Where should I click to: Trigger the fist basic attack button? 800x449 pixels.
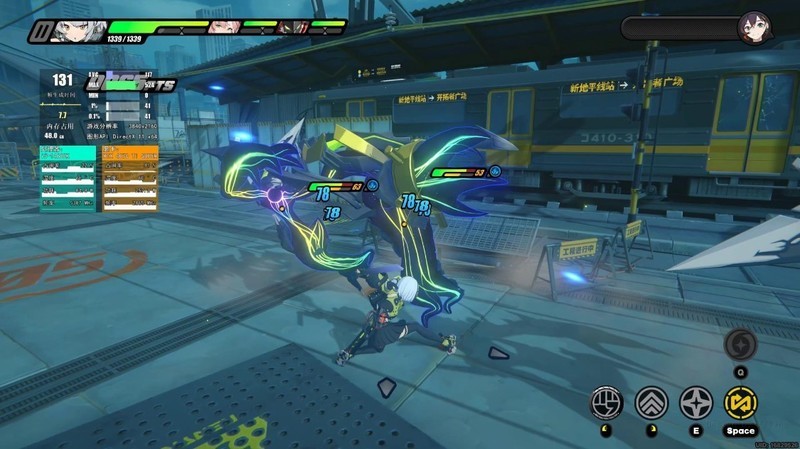click(x=607, y=403)
